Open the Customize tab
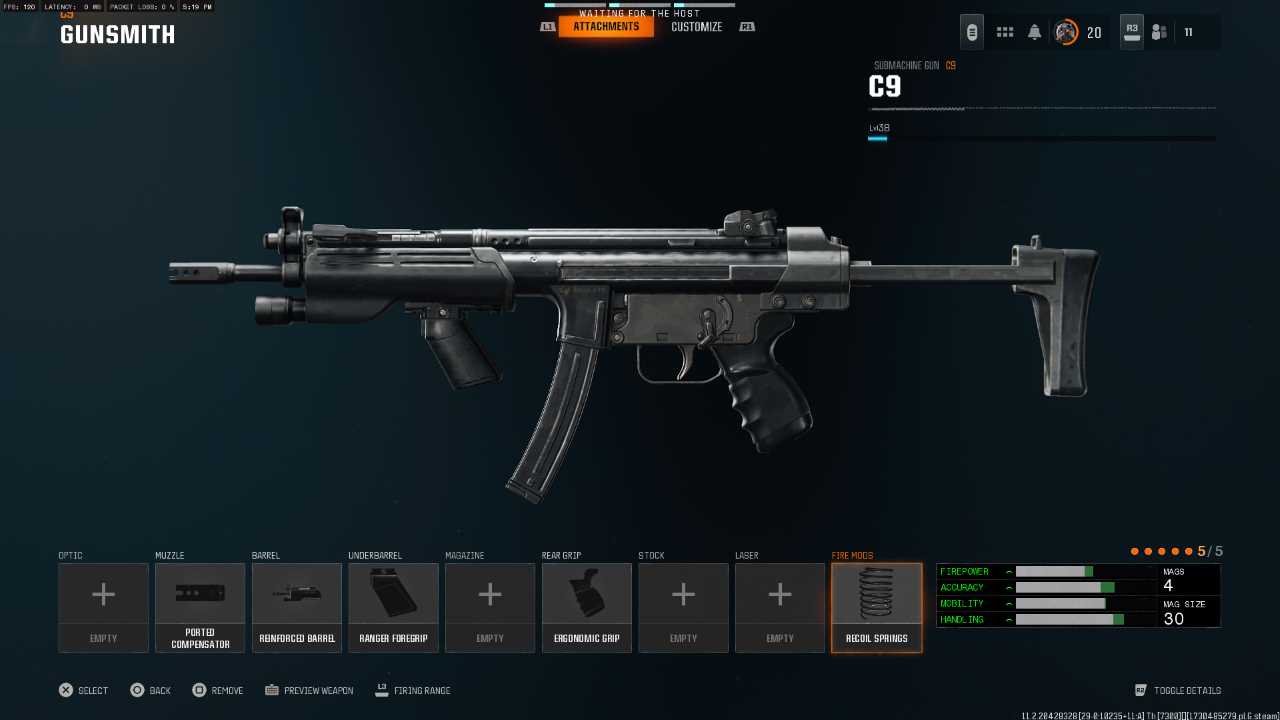This screenshot has width=1280, height=720. [696, 27]
